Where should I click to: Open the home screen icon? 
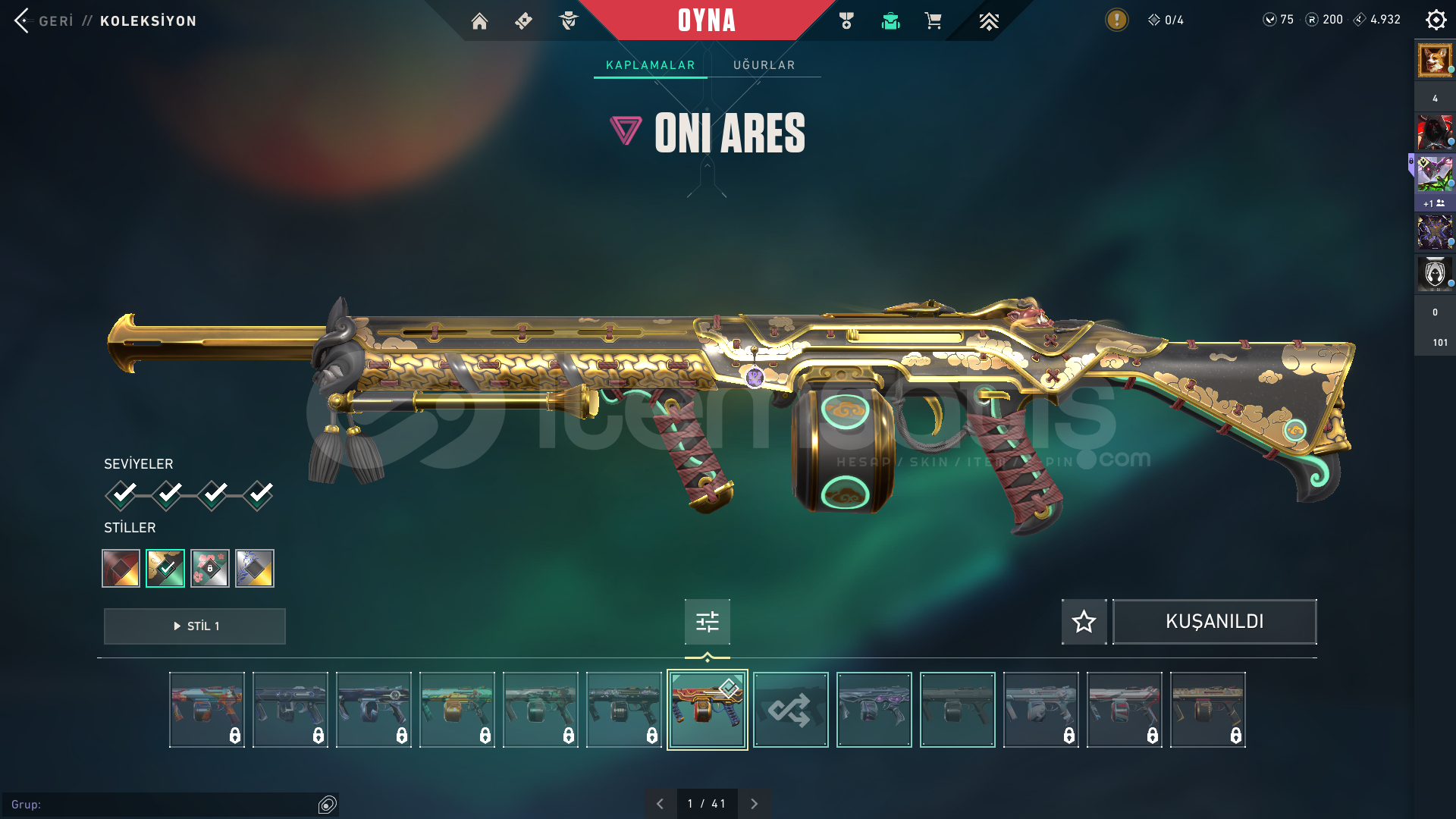coord(479,21)
